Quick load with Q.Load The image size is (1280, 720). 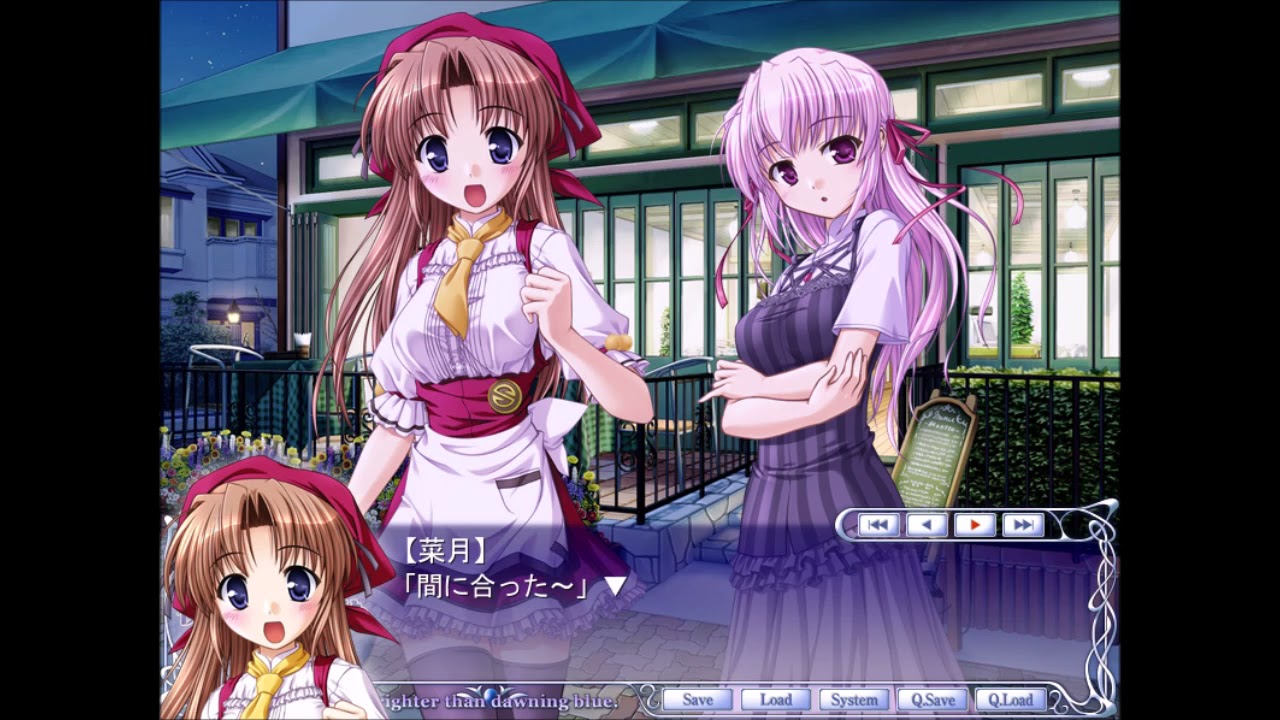(1010, 700)
